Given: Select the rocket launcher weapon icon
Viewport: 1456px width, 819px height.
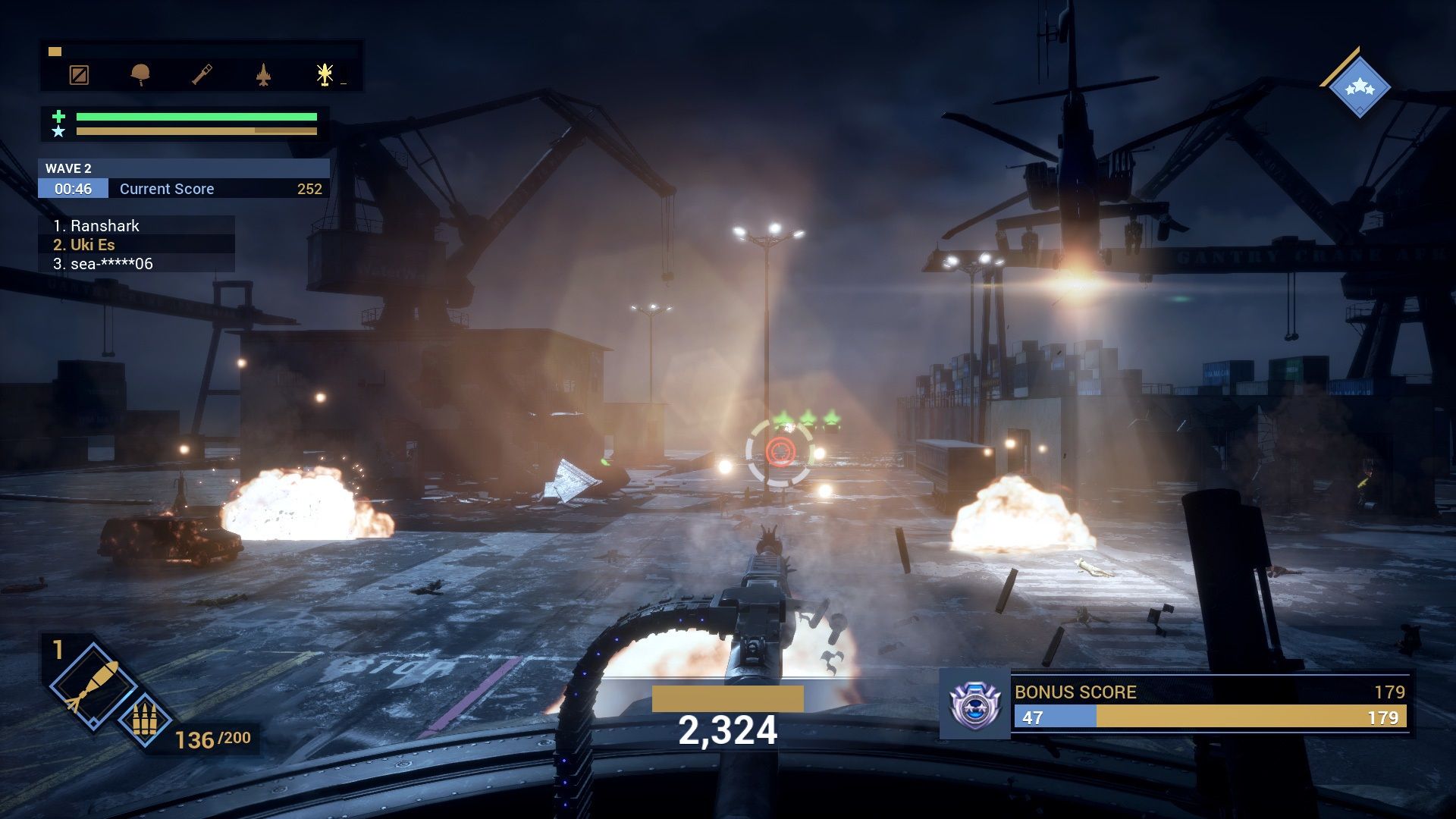Looking at the screenshot, I should click(x=201, y=75).
